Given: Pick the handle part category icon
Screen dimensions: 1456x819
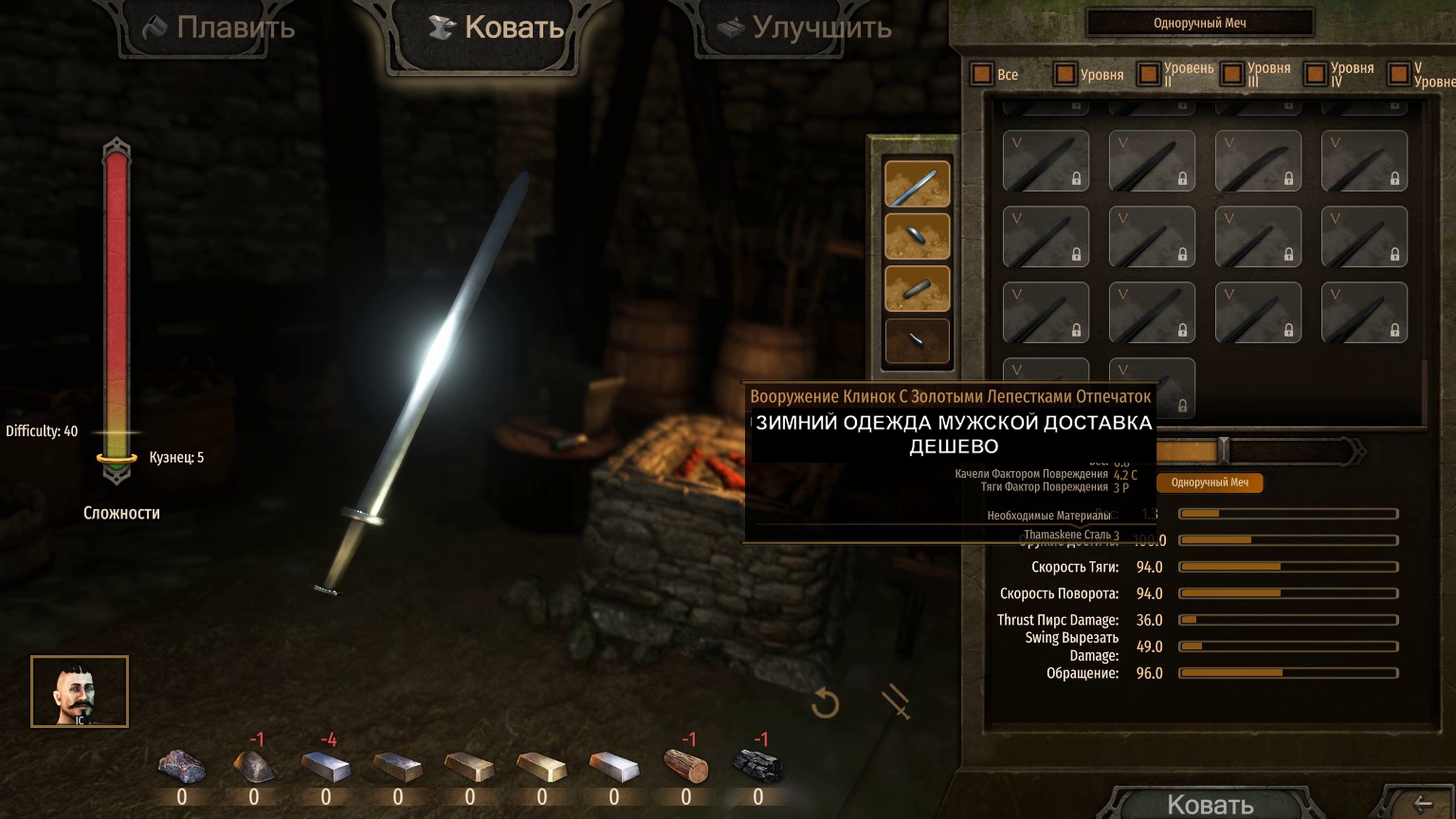Looking at the screenshot, I should coord(917,288).
